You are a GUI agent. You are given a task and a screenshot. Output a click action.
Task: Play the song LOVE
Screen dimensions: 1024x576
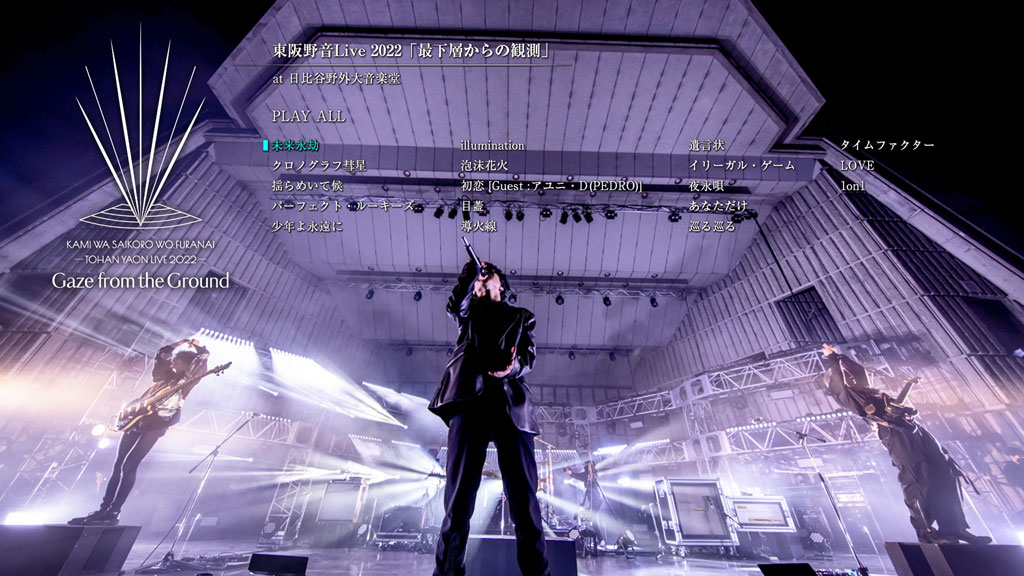[x=857, y=165]
